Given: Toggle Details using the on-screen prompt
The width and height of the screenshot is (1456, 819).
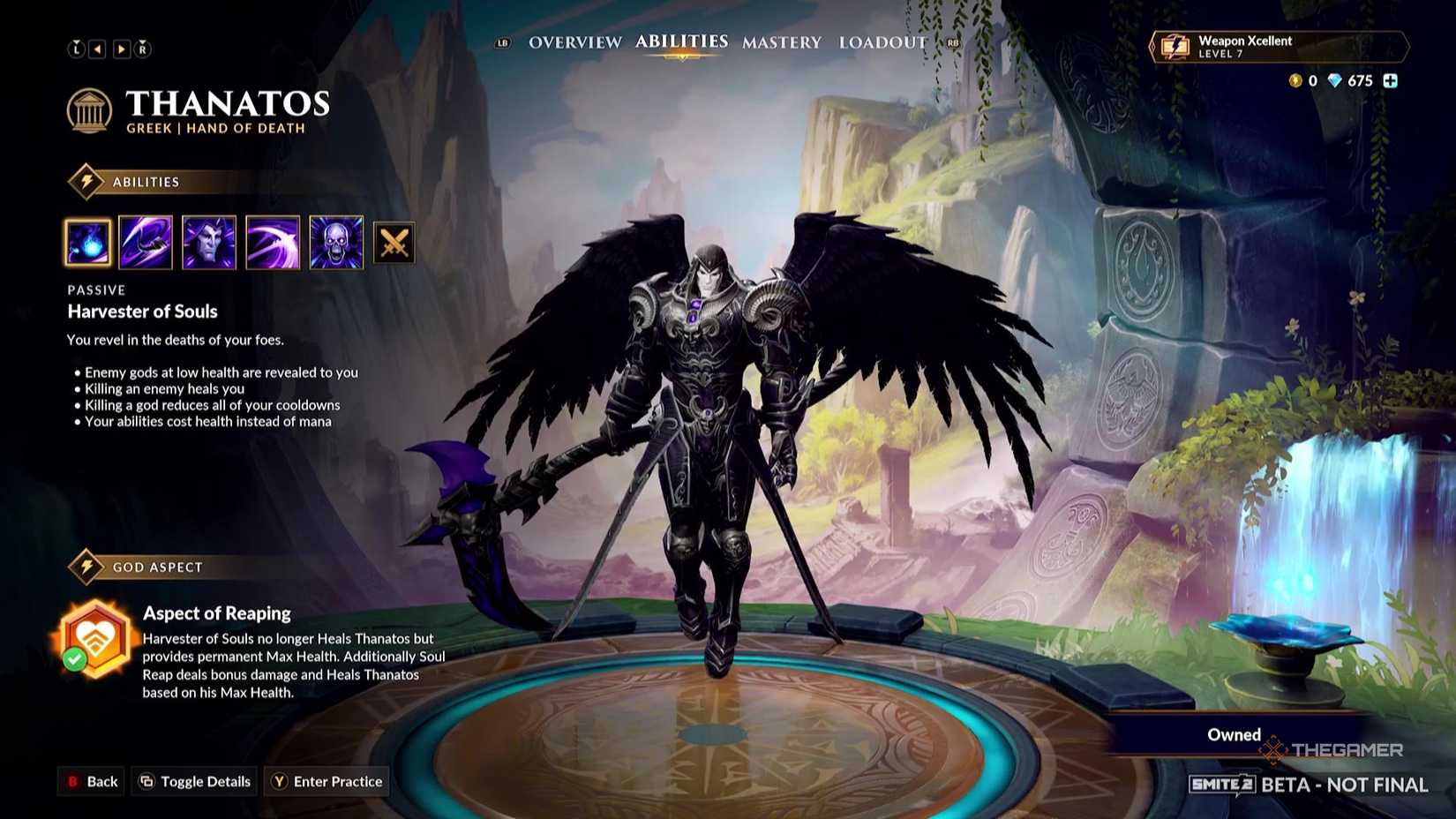Looking at the screenshot, I should (x=193, y=781).
